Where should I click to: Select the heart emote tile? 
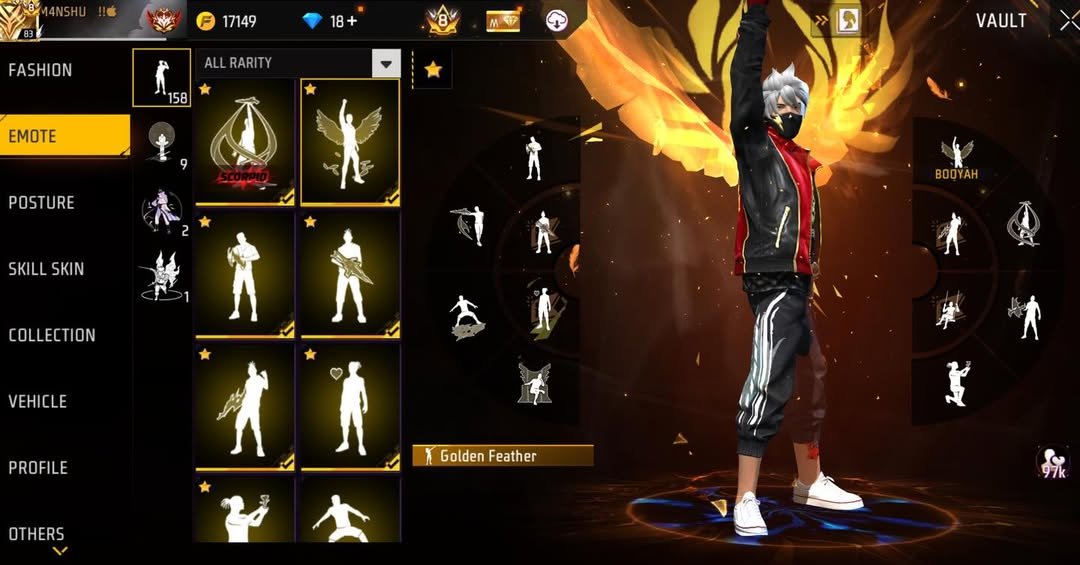pos(350,407)
